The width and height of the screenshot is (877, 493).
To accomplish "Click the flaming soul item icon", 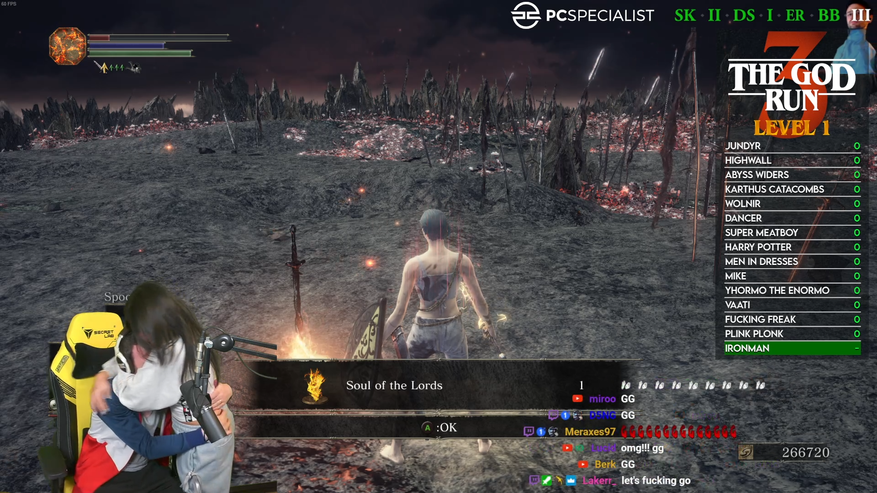I will tap(315, 385).
